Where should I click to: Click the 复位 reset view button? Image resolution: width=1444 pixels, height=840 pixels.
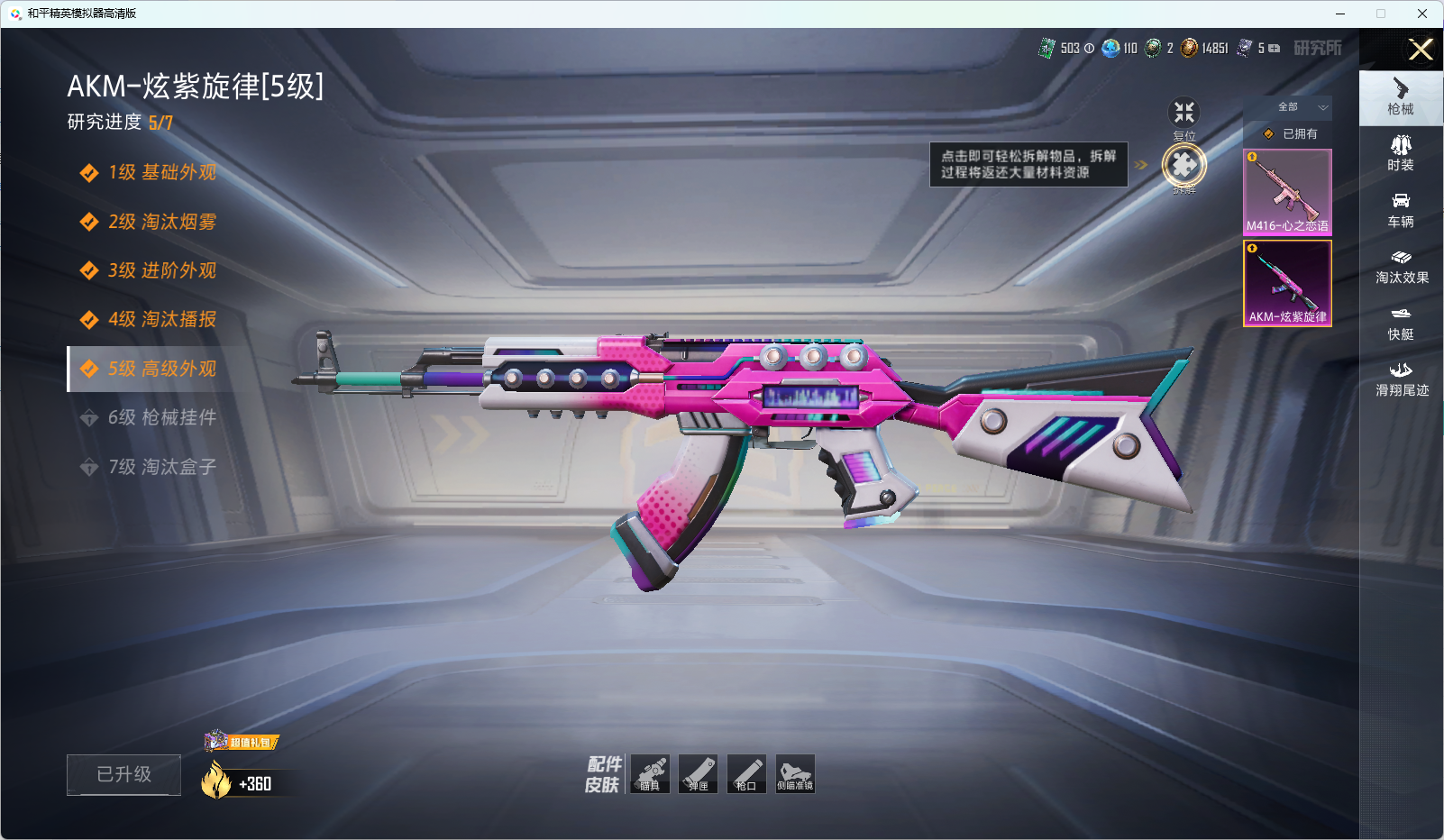click(x=1184, y=114)
